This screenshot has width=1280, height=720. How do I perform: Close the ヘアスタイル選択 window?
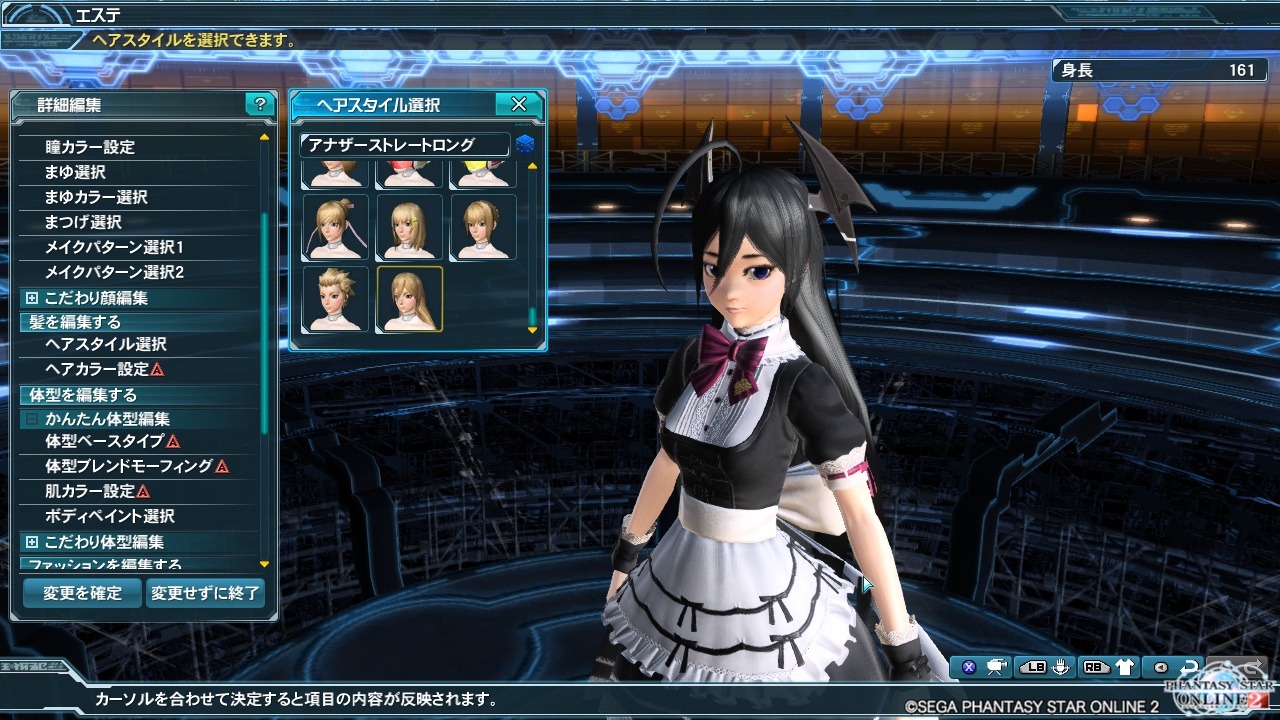pyautogui.click(x=518, y=104)
